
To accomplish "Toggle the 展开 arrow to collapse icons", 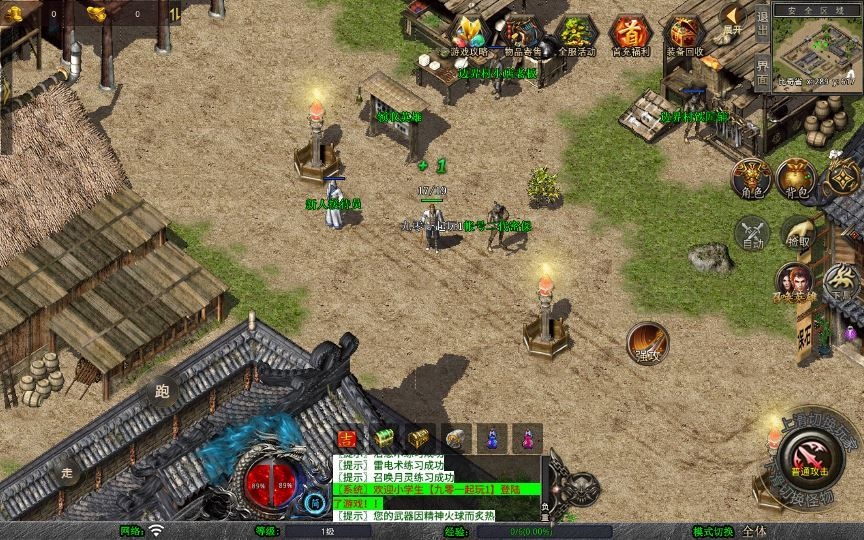I will pos(734,18).
